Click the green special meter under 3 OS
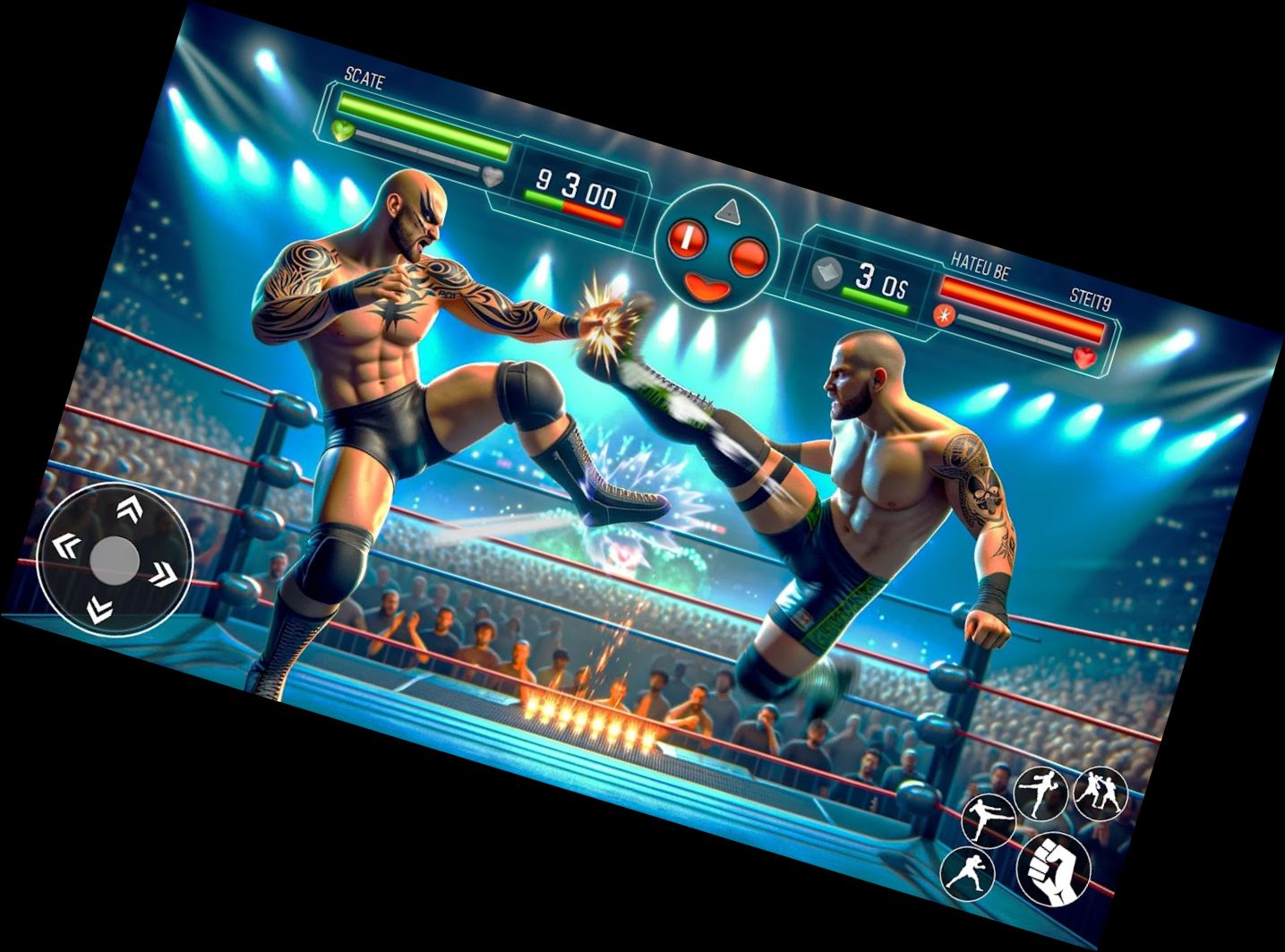Image resolution: width=1285 pixels, height=952 pixels. (874, 298)
